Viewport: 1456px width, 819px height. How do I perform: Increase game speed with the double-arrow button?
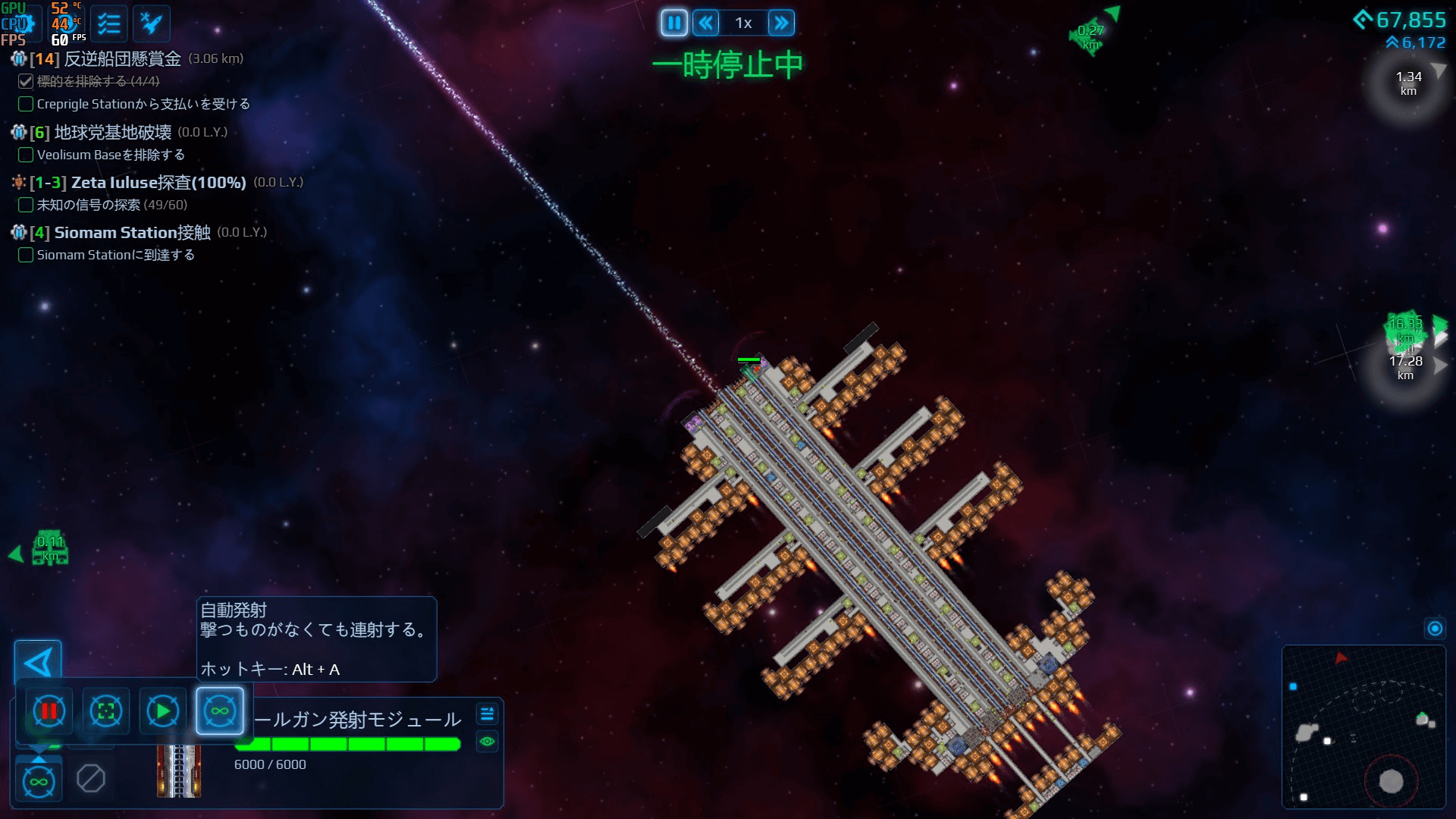[x=782, y=23]
